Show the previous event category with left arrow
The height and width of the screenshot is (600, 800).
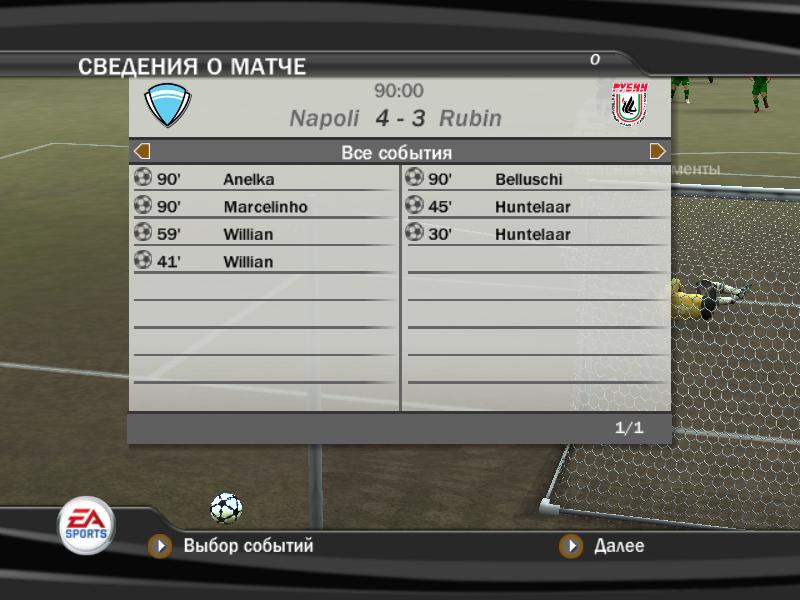tap(142, 152)
